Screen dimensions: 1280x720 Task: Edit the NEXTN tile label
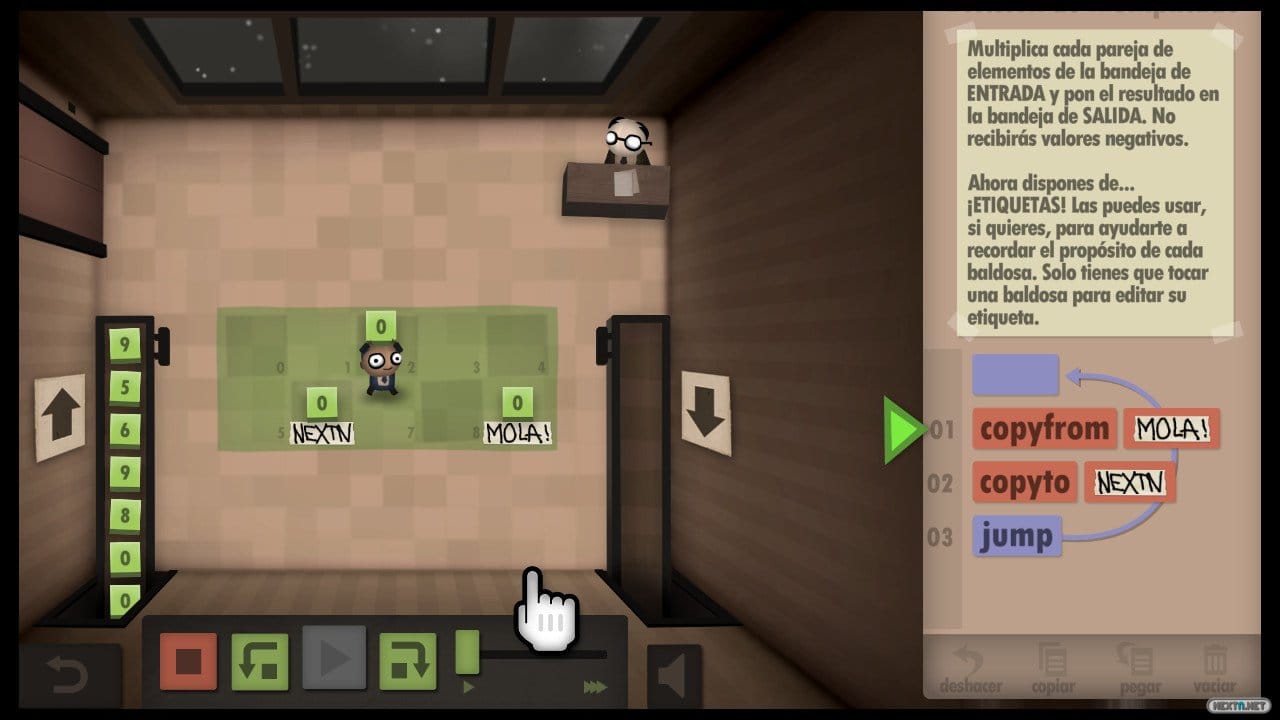coord(322,433)
